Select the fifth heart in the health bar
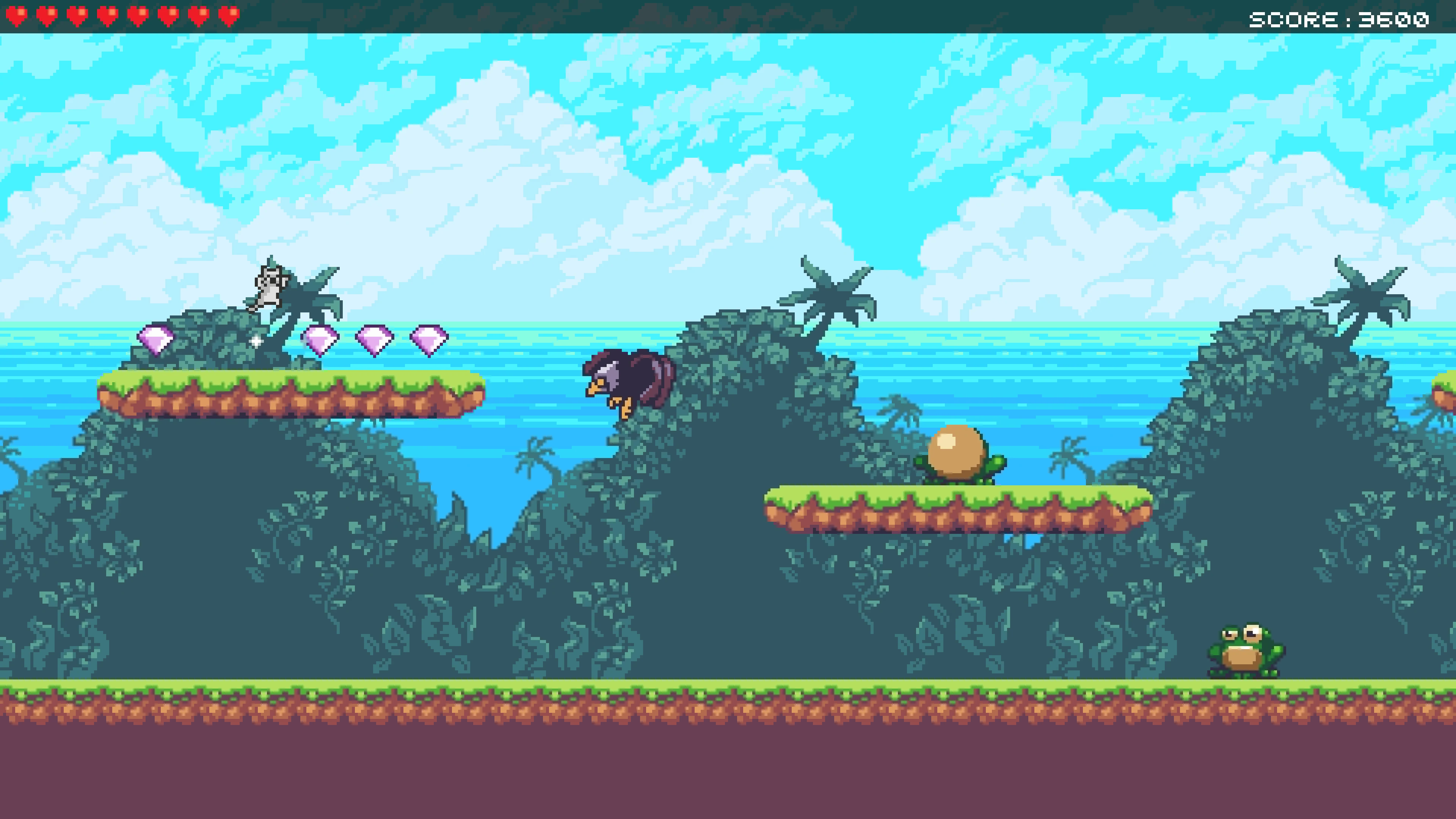The height and width of the screenshot is (819, 1456). point(138,15)
